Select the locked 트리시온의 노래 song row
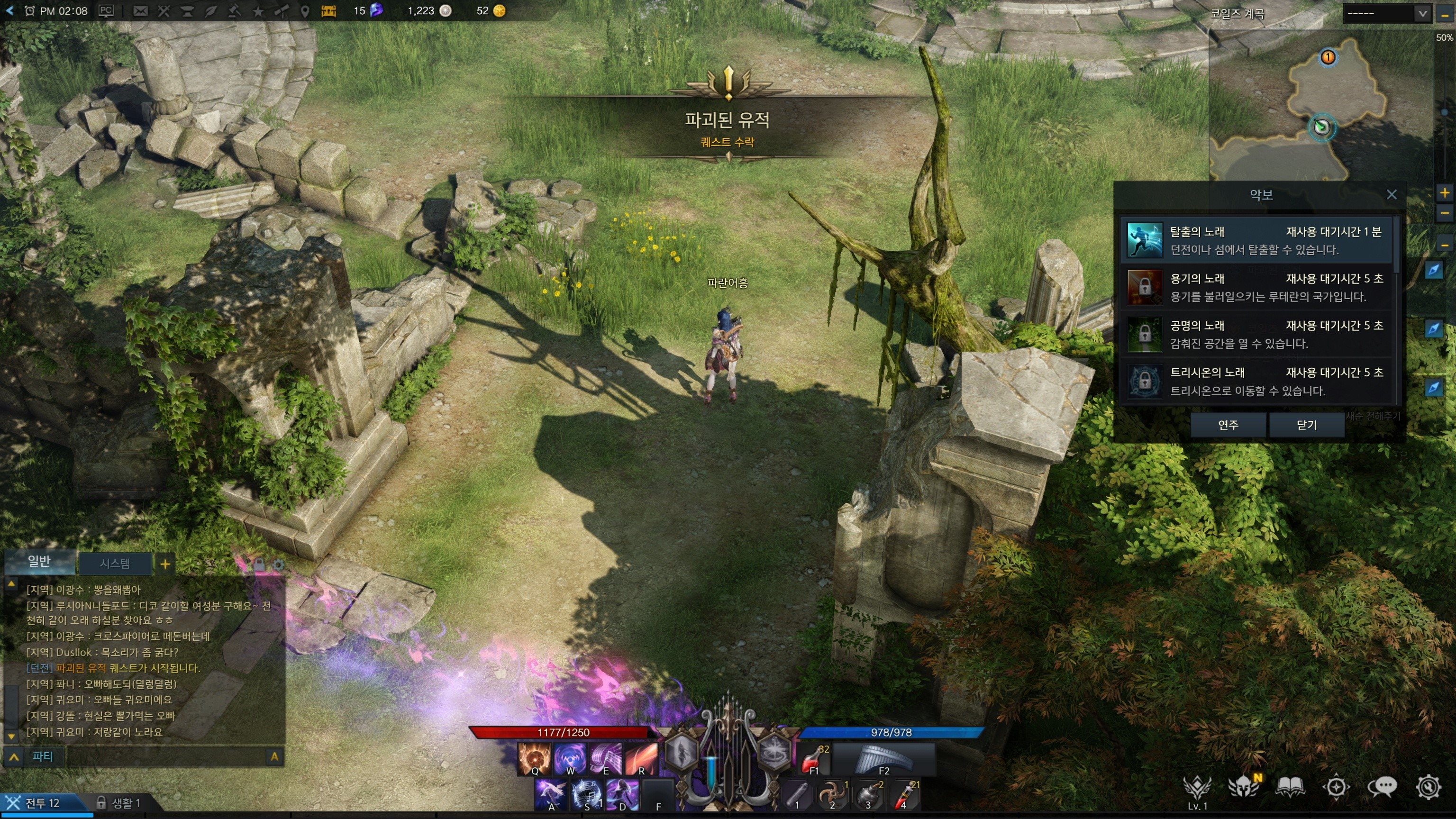The width and height of the screenshot is (1456, 819). [x=1256, y=381]
